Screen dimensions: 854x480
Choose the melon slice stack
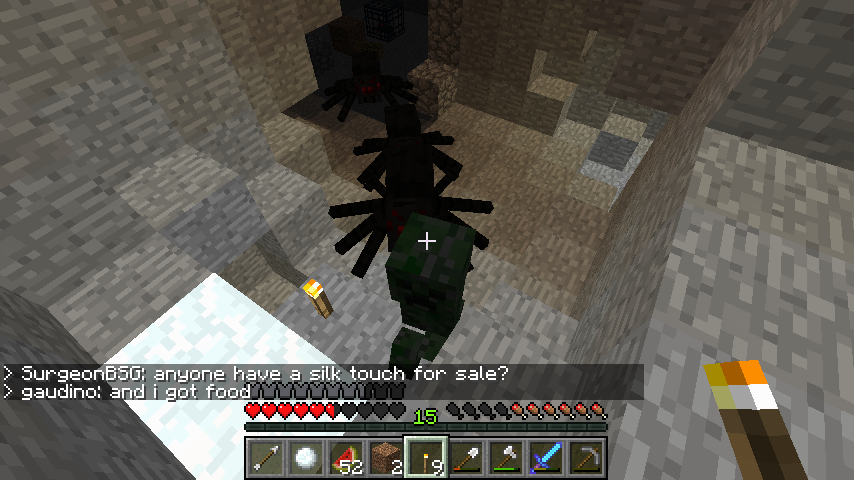[345, 459]
